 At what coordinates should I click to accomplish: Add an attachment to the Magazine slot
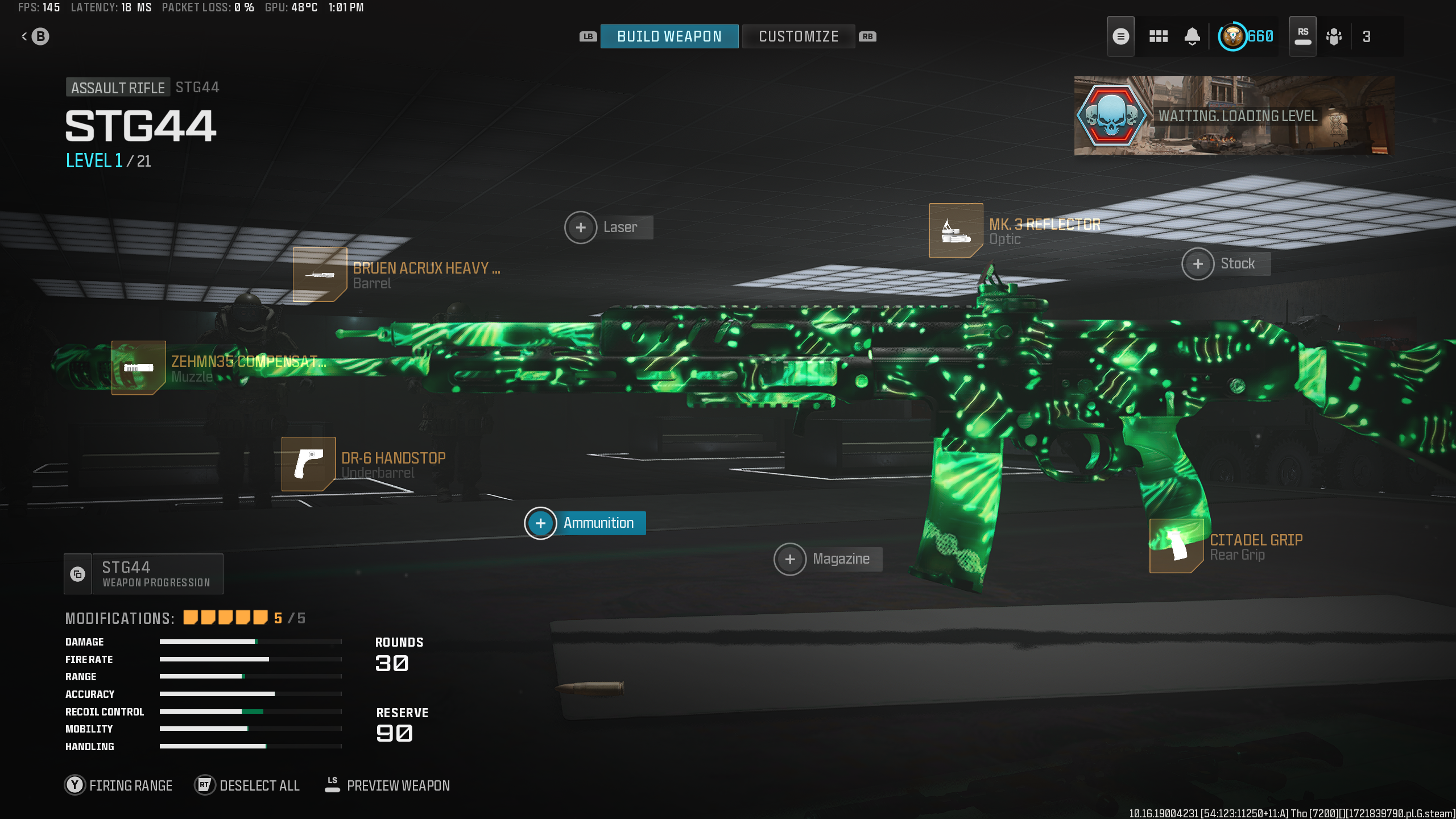790,559
